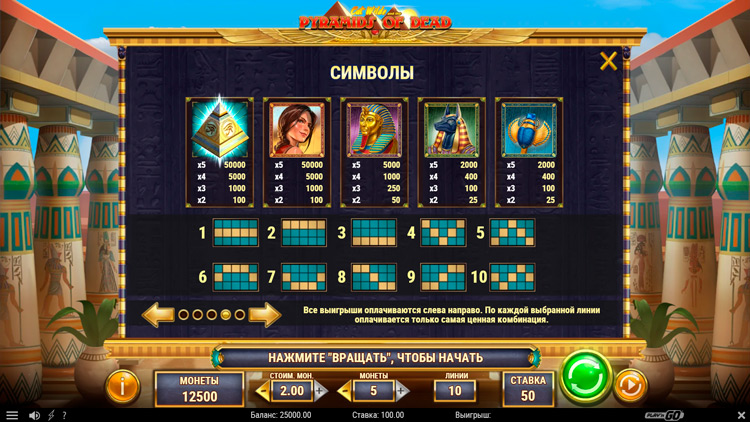Increase the coin value above 2.00
The height and width of the screenshot is (422, 750).
(x=320, y=391)
